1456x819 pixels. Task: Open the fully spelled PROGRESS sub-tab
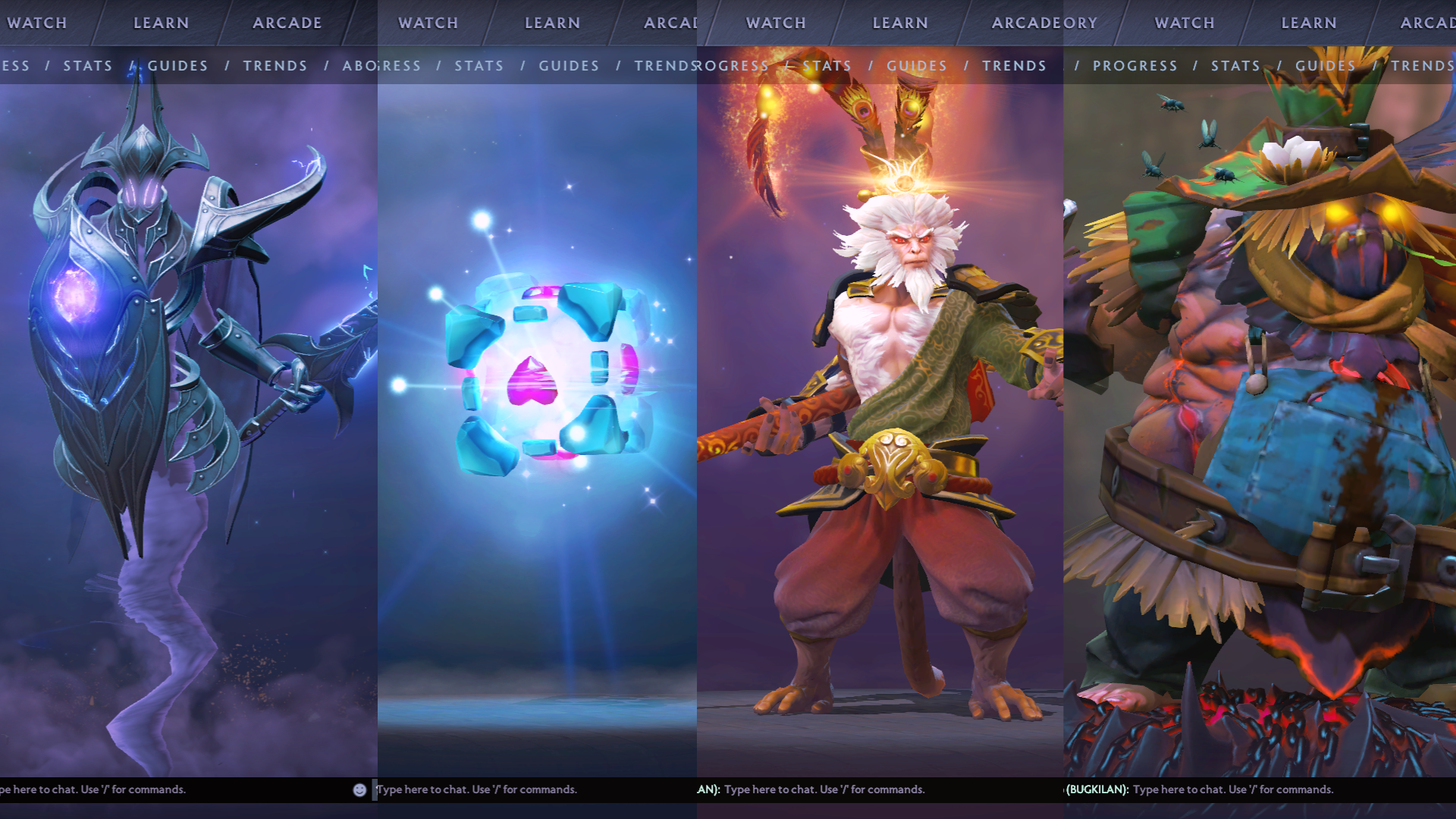[1134, 66]
